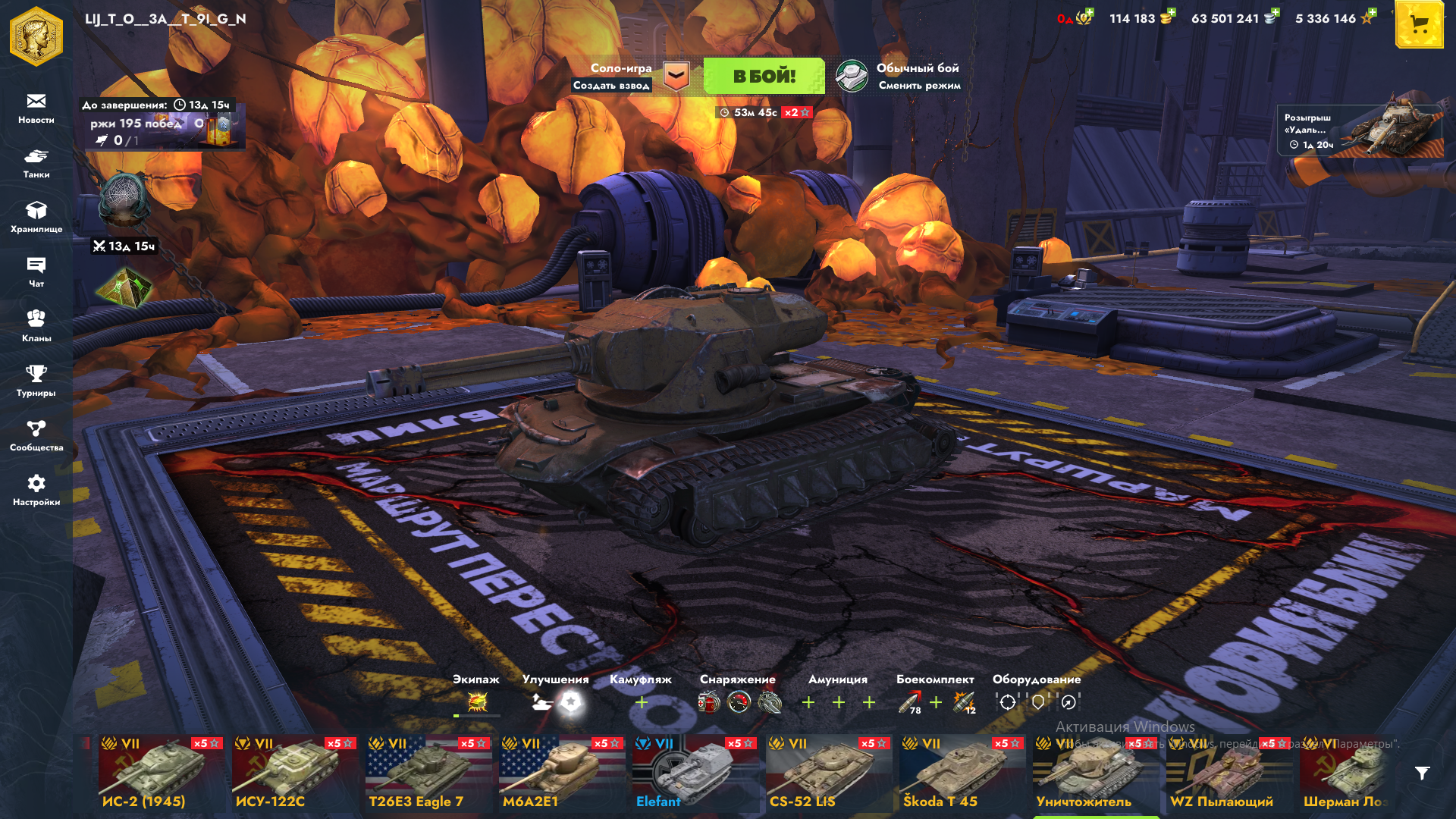Screen dimensions: 1456x819
Task: Open the Экипаж crew panel
Action: click(x=477, y=701)
